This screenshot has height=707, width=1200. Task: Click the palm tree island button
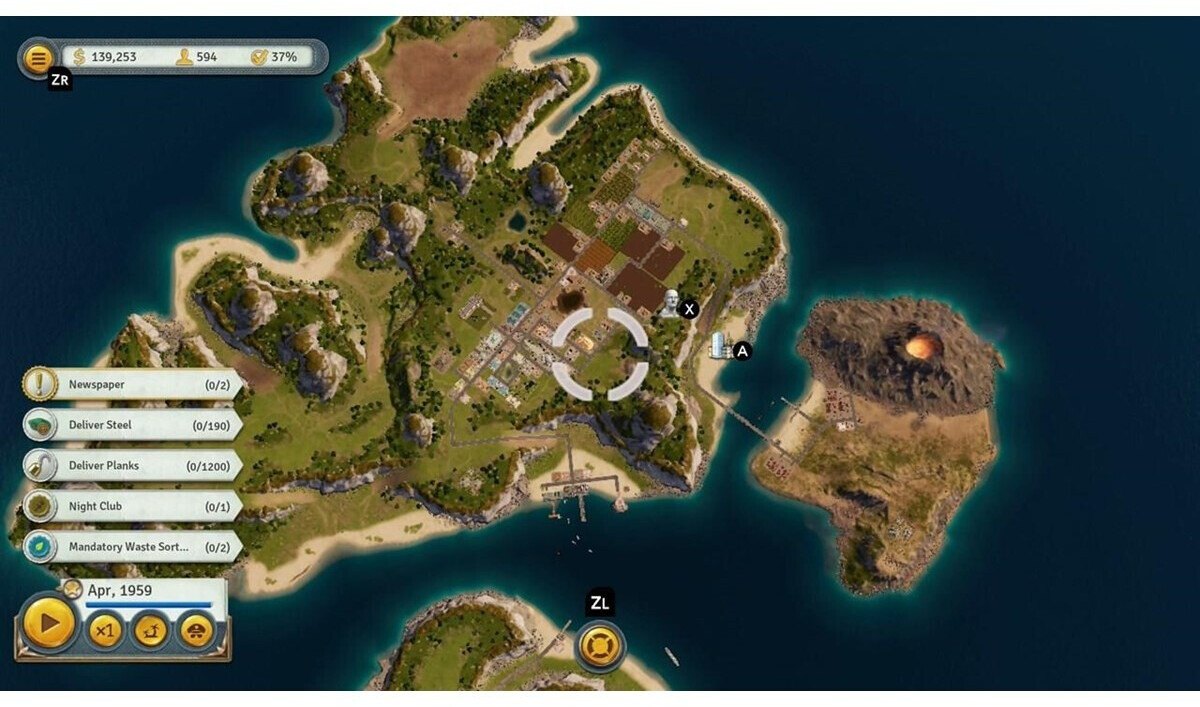pyautogui.click(x=151, y=630)
